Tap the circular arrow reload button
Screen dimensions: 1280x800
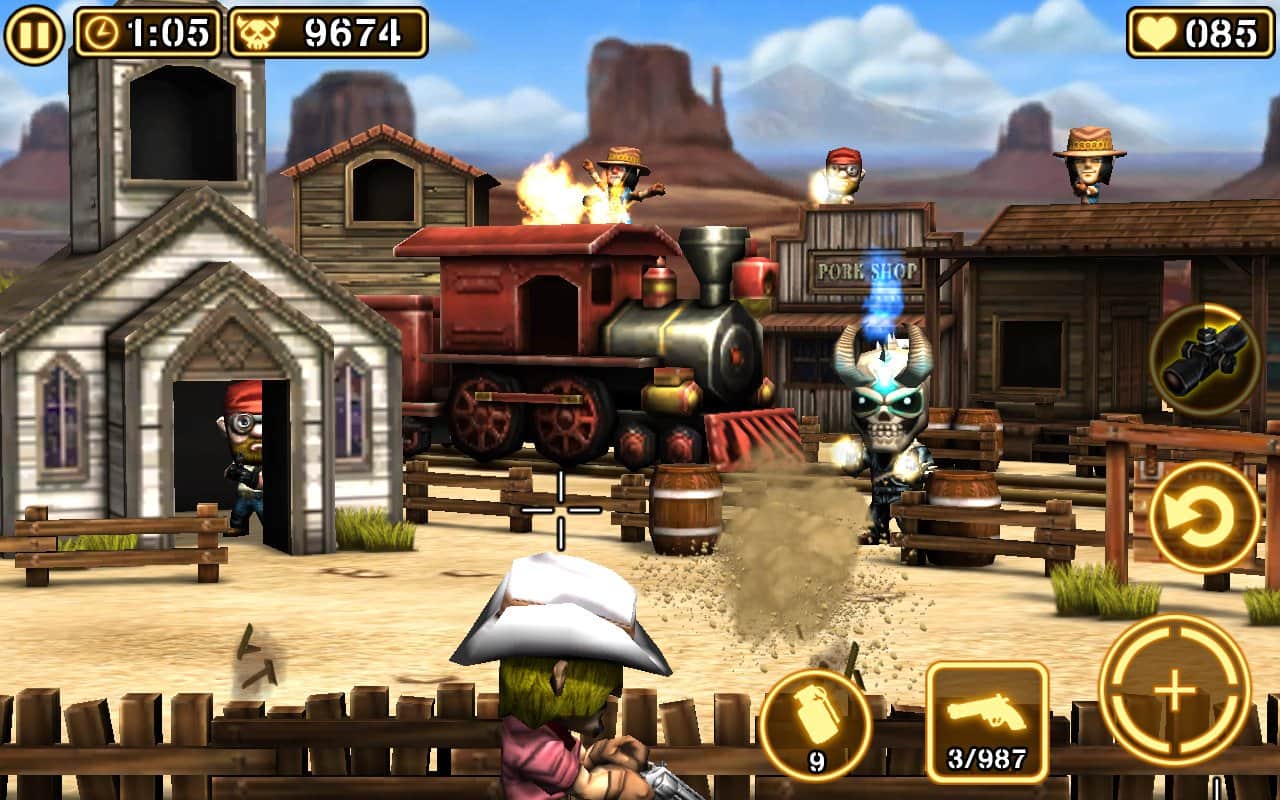point(1204,516)
